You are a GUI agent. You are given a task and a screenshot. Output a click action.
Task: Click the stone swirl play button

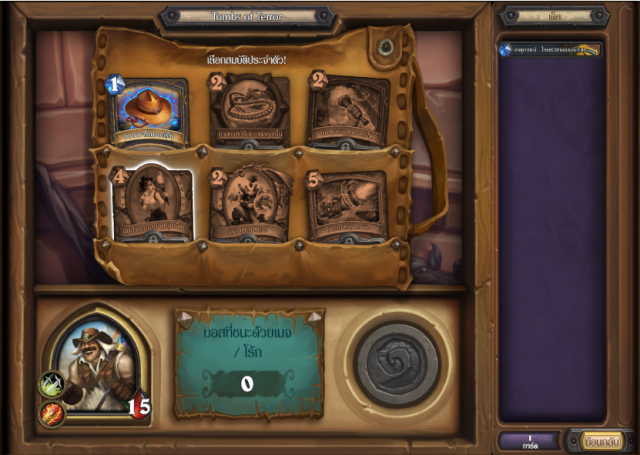[x=397, y=362]
